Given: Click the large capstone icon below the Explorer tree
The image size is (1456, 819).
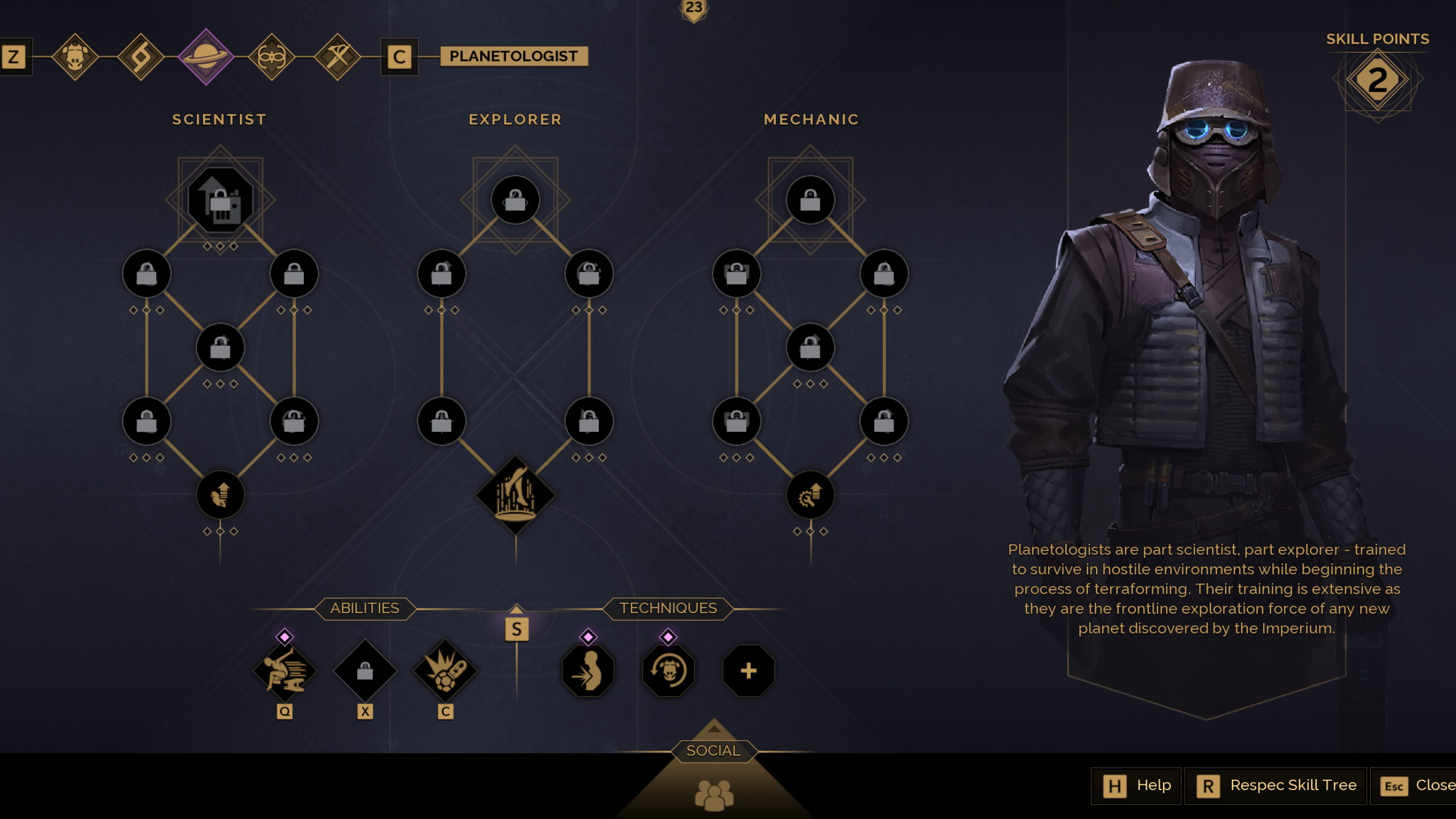Looking at the screenshot, I should point(516,494).
